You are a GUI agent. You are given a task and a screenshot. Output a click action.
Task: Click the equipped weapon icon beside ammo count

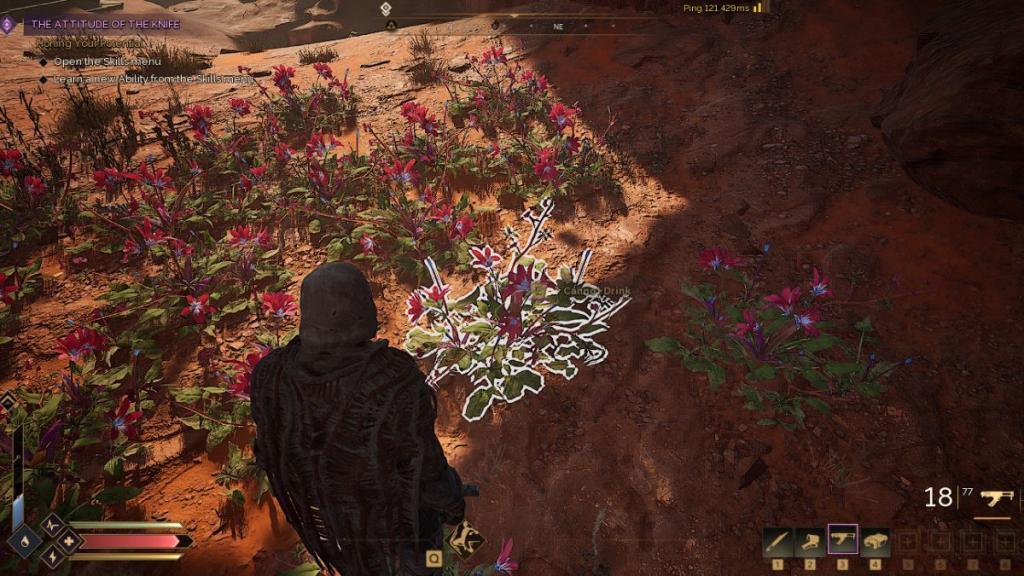996,497
